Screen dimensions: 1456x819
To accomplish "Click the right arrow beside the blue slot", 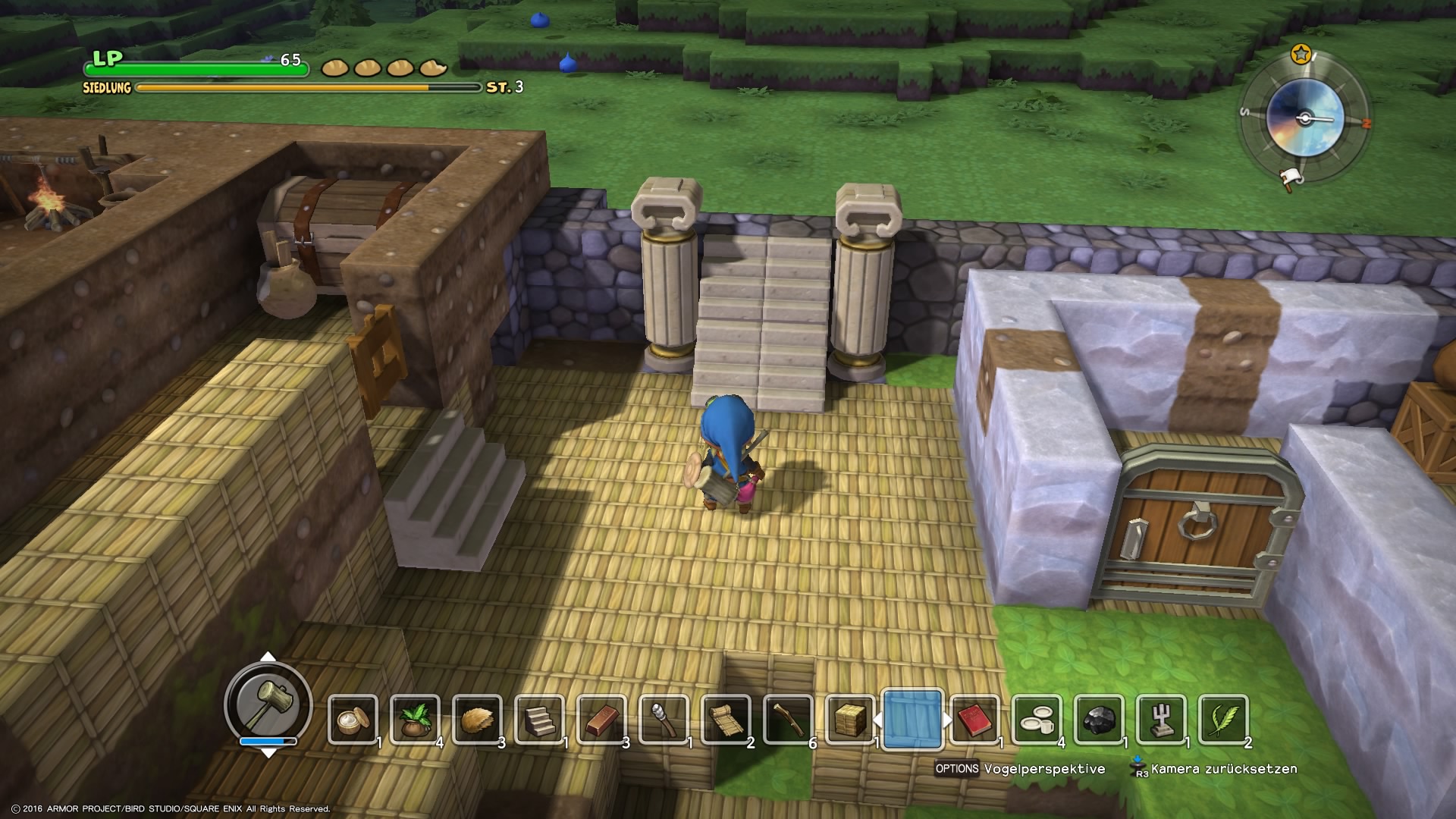I will point(948,720).
